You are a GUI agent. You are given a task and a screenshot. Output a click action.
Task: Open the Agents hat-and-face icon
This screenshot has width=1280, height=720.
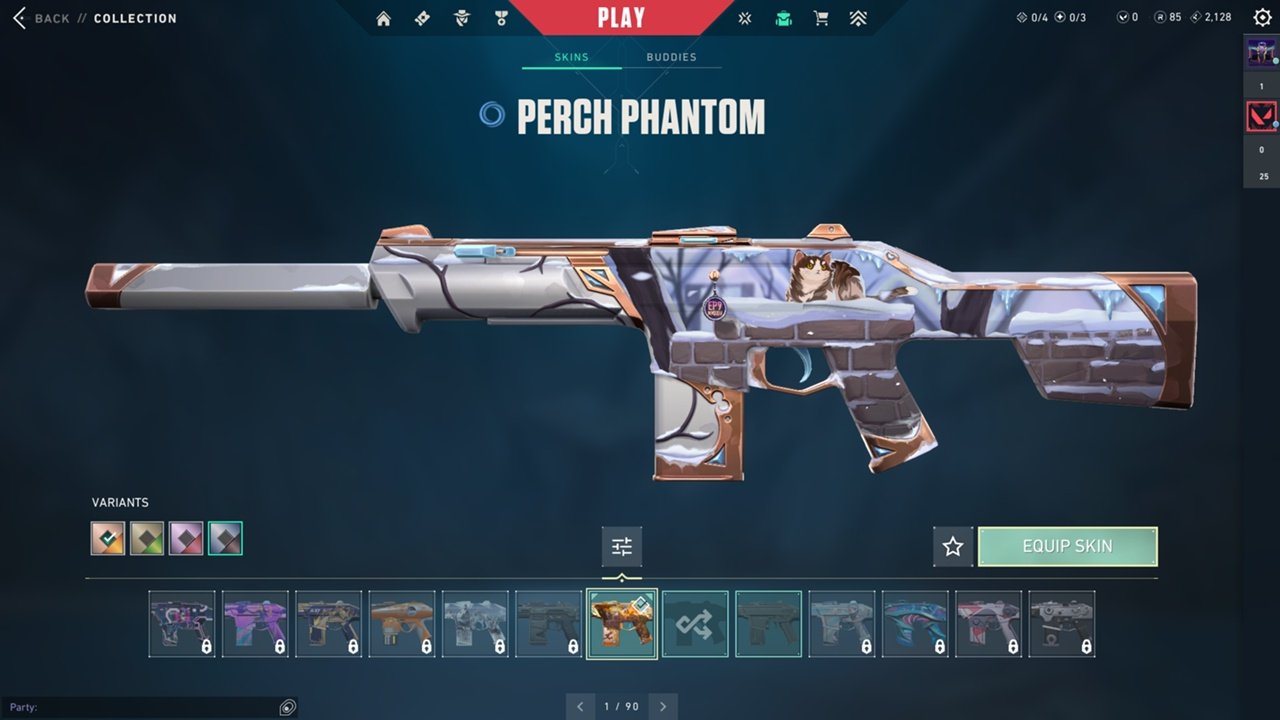coord(461,18)
